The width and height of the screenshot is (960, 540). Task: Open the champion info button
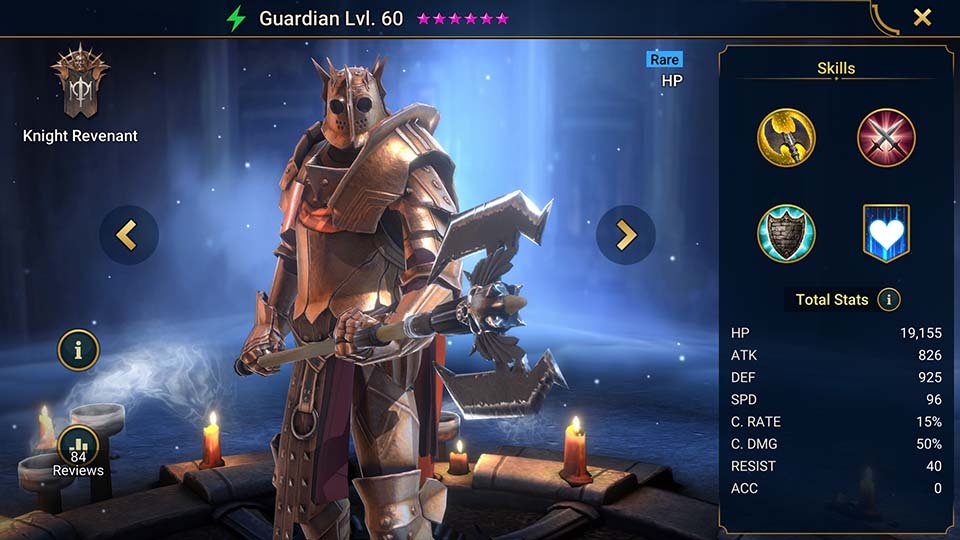(78, 350)
